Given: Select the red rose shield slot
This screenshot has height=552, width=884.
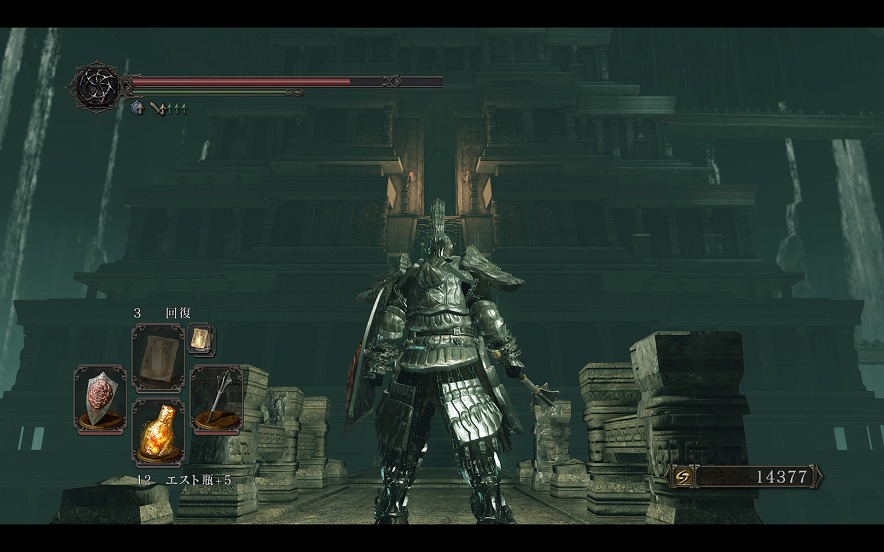Looking at the screenshot, I should pos(100,399).
